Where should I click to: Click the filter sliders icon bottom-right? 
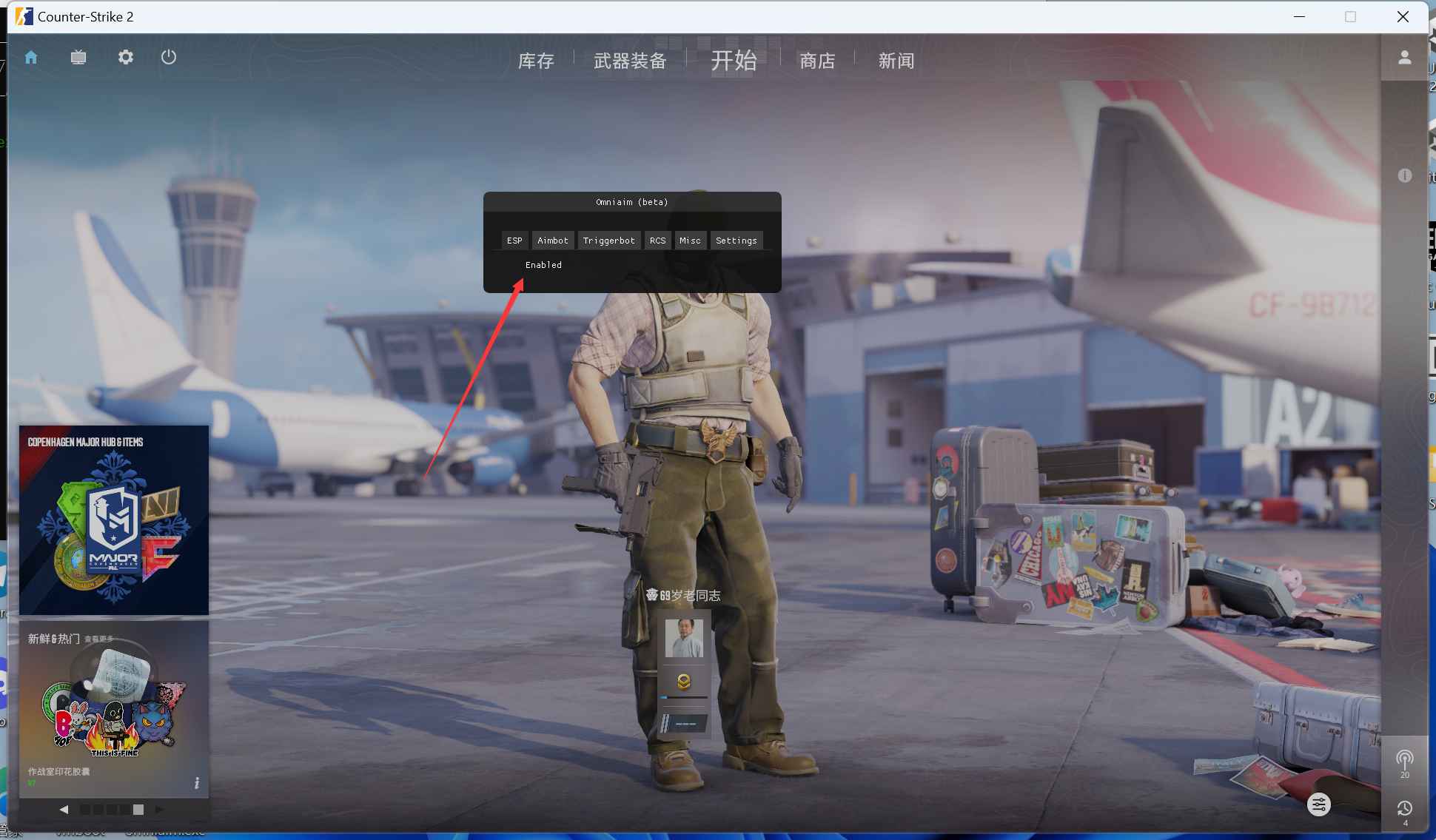pos(1319,804)
